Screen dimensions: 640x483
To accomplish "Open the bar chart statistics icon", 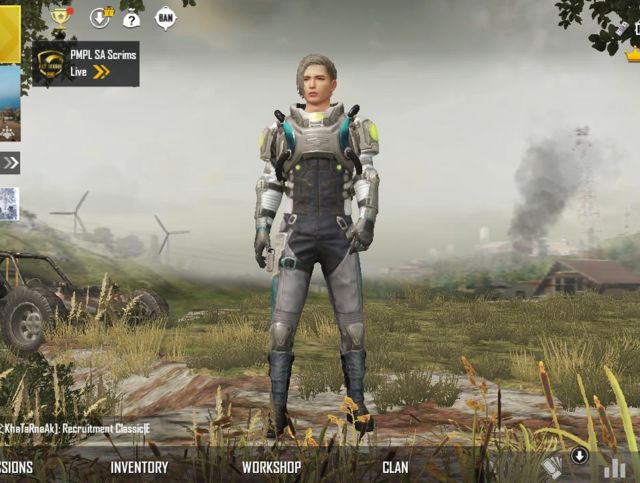I will point(614,467).
